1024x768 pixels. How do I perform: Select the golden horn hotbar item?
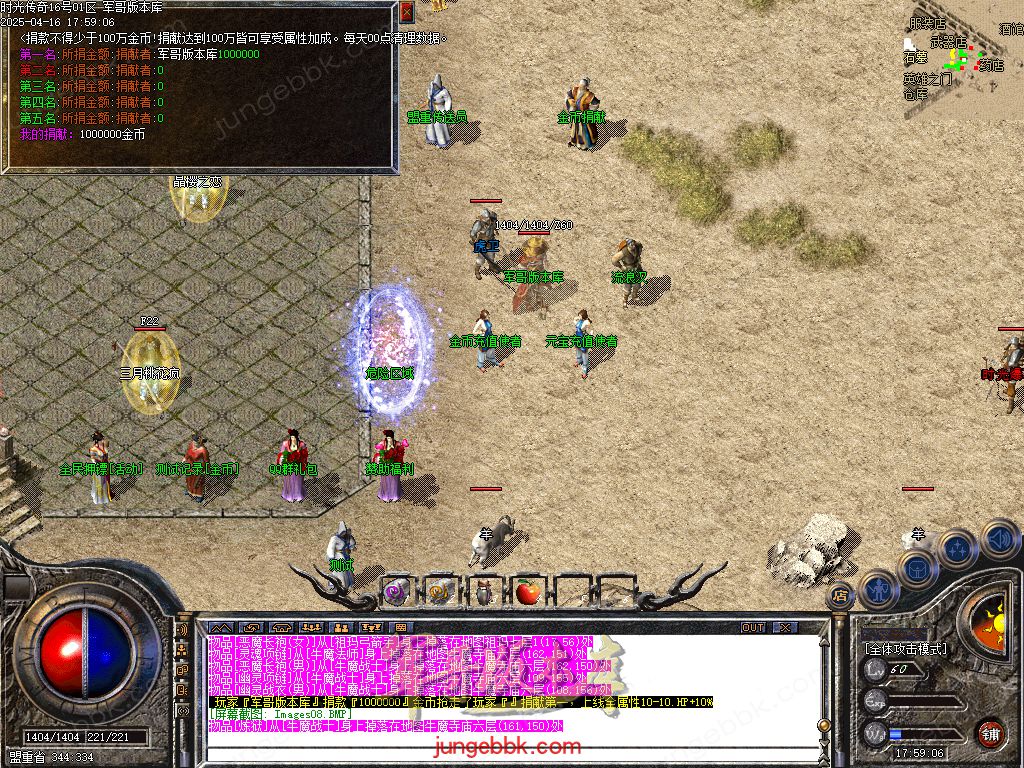click(440, 591)
